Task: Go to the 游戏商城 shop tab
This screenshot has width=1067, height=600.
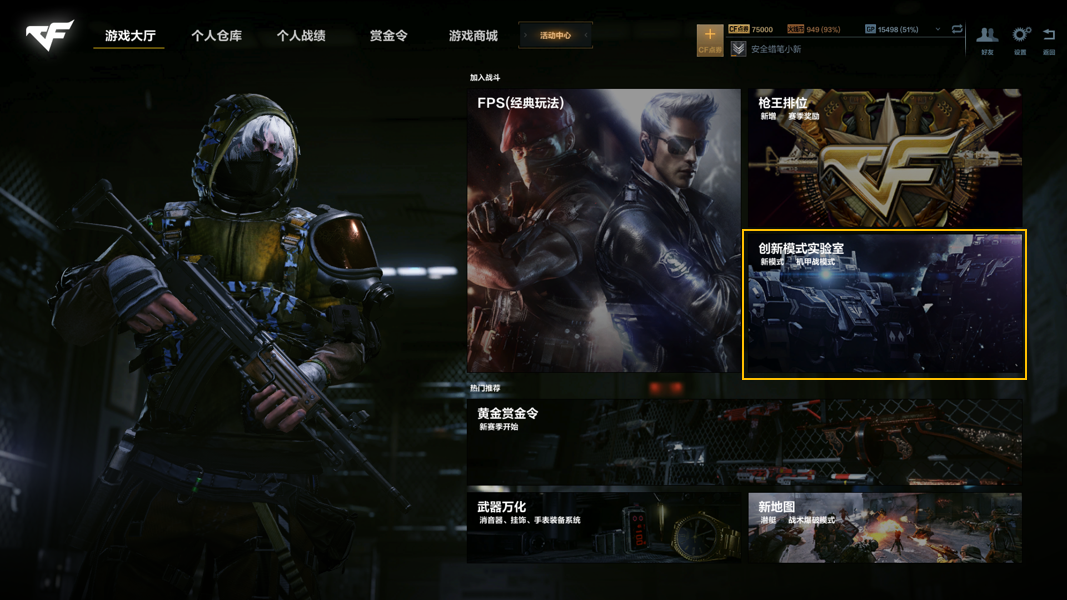Action: point(473,36)
